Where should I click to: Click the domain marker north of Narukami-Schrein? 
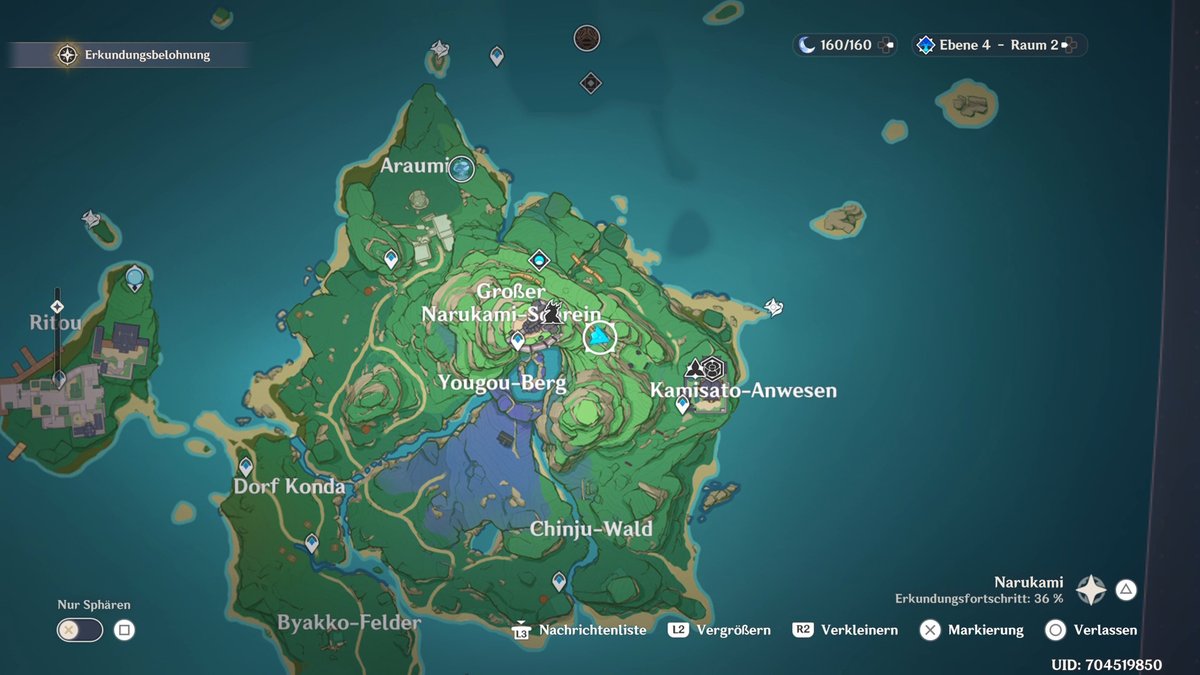pyautogui.click(x=540, y=260)
